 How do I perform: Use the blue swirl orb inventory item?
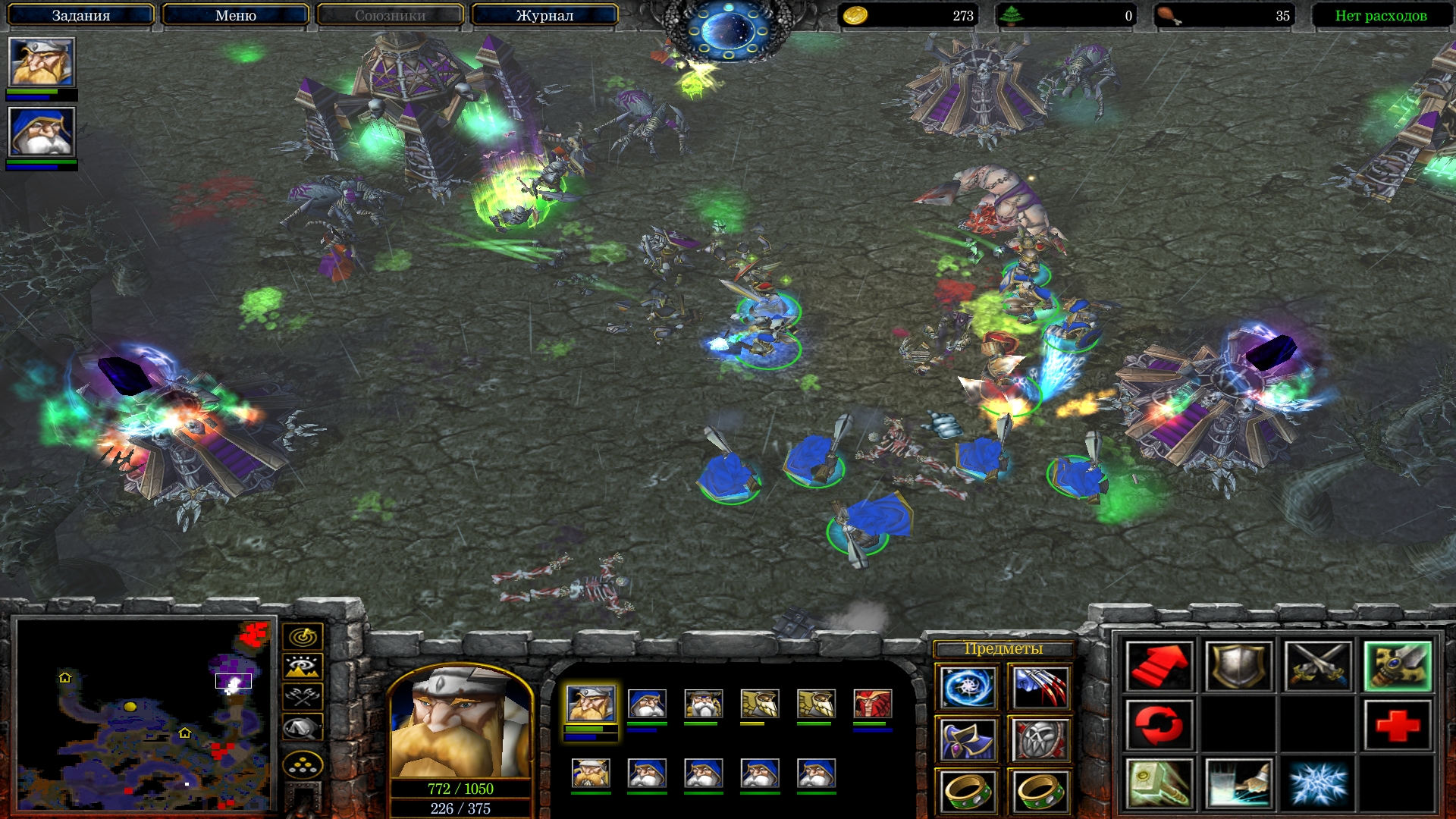(x=967, y=687)
